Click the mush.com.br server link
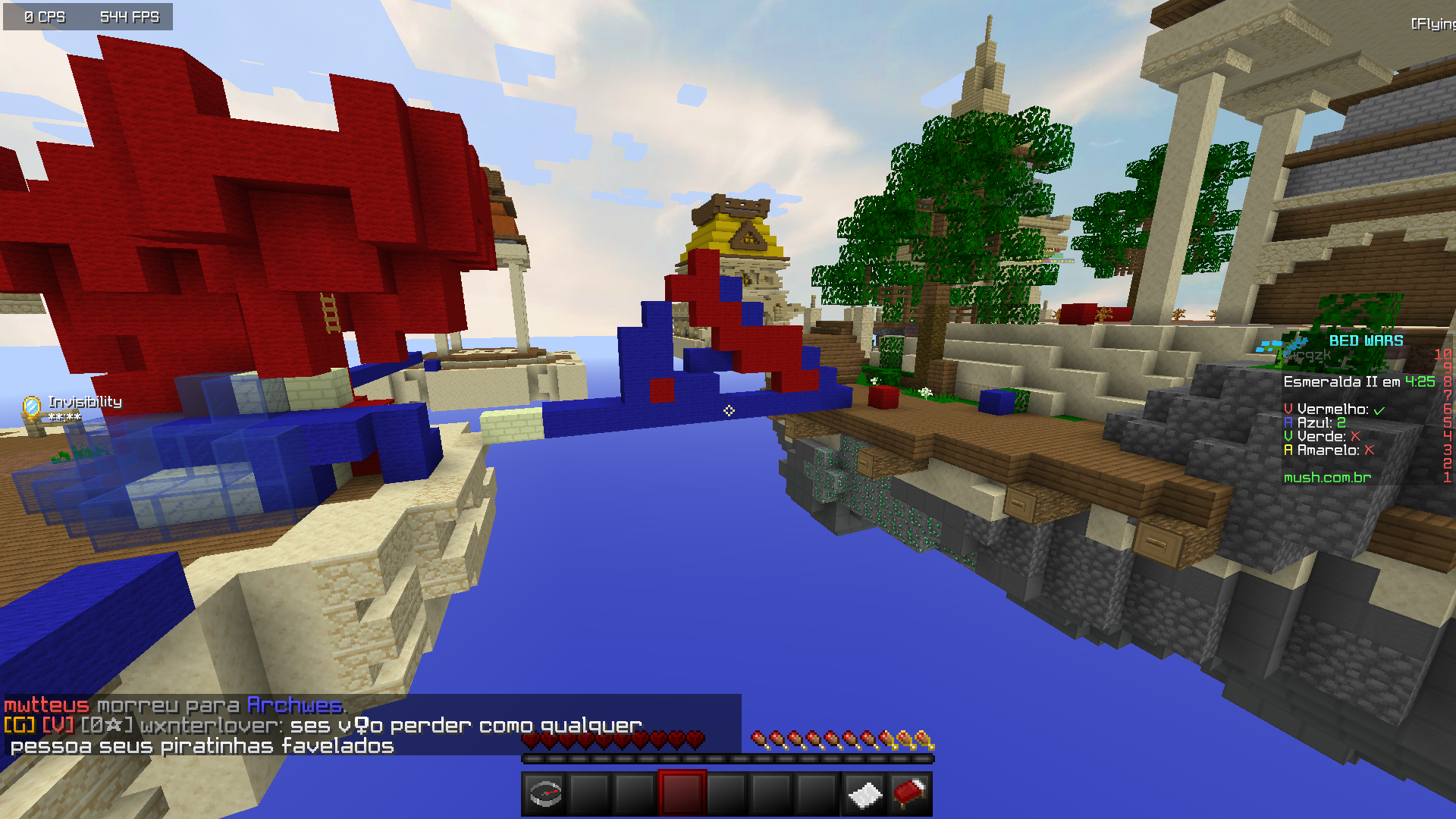The image size is (1456, 819). point(1327,477)
